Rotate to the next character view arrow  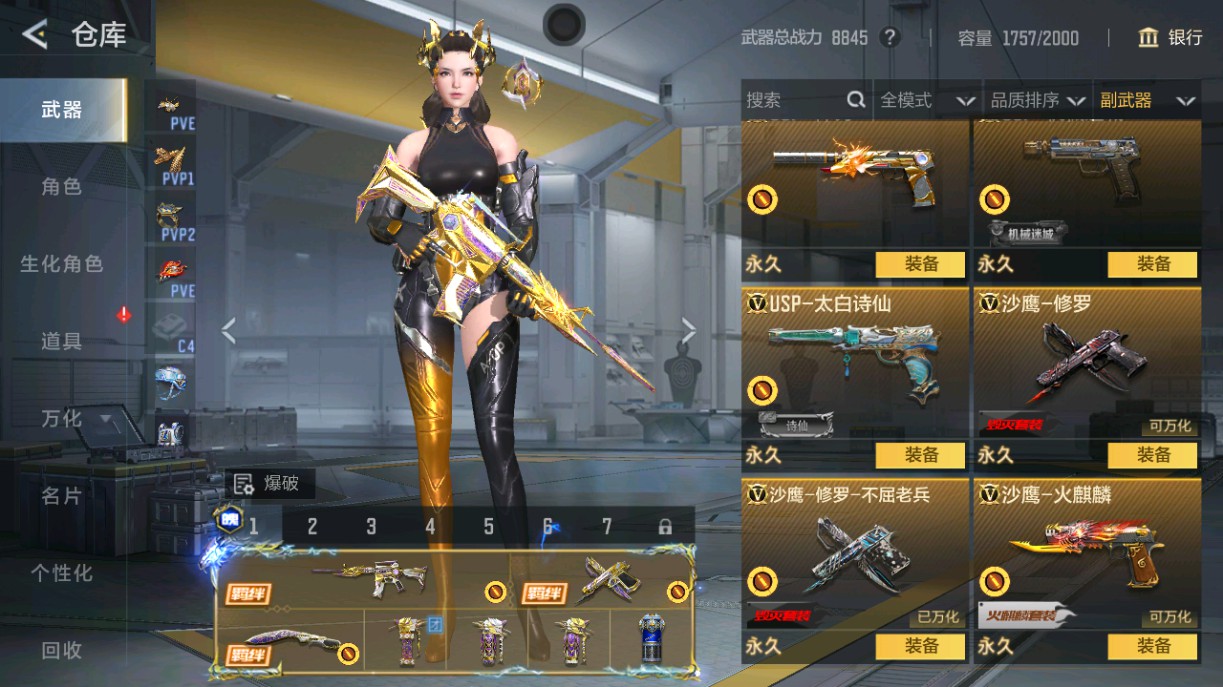tap(688, 331)
